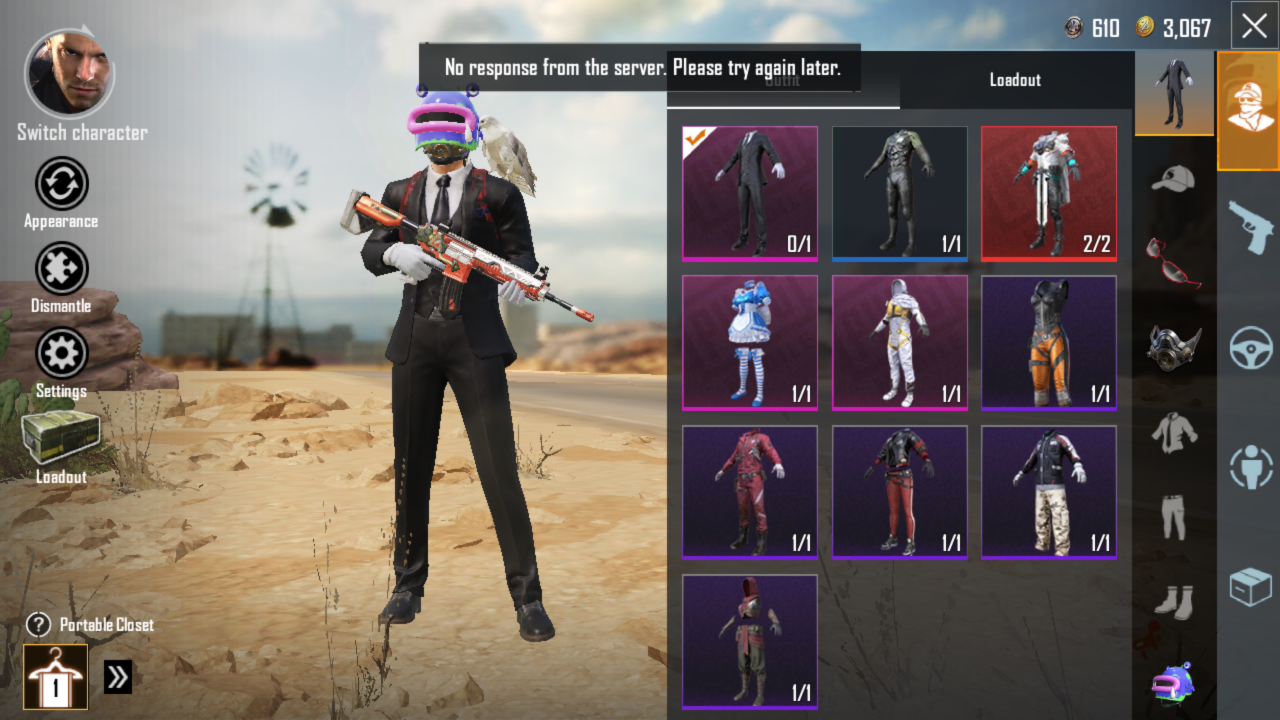Open the Loadout crate in the left menu
This screenshot has height=720, width=1280.
(x=61, y=437)
